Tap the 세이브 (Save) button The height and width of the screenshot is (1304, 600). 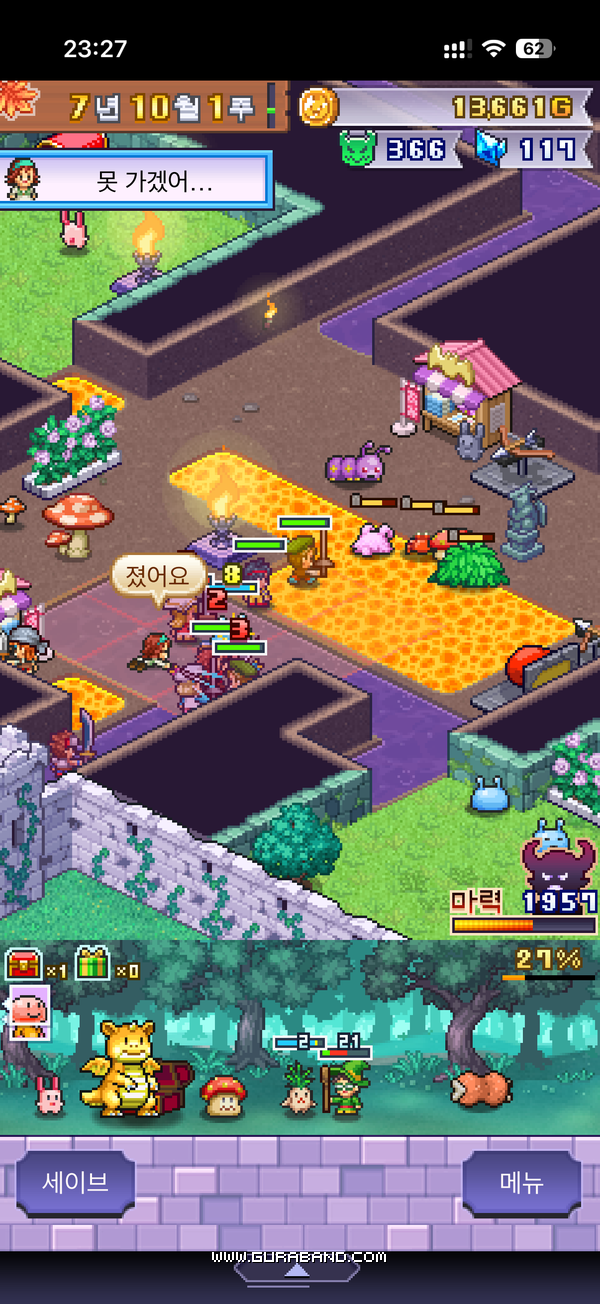point(76,1182)
